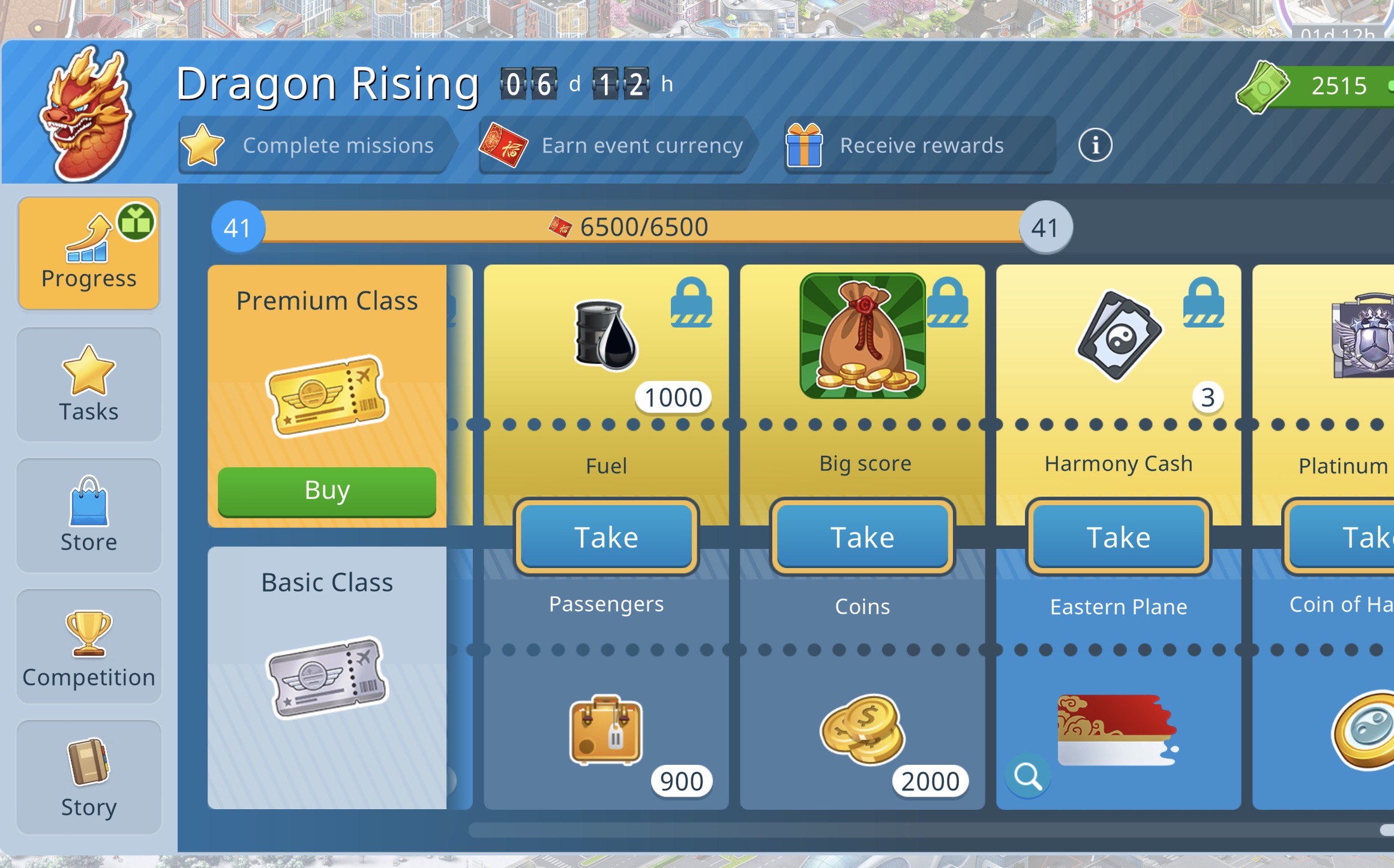
Task: Open the Story tab
Action: click(89, 777)
